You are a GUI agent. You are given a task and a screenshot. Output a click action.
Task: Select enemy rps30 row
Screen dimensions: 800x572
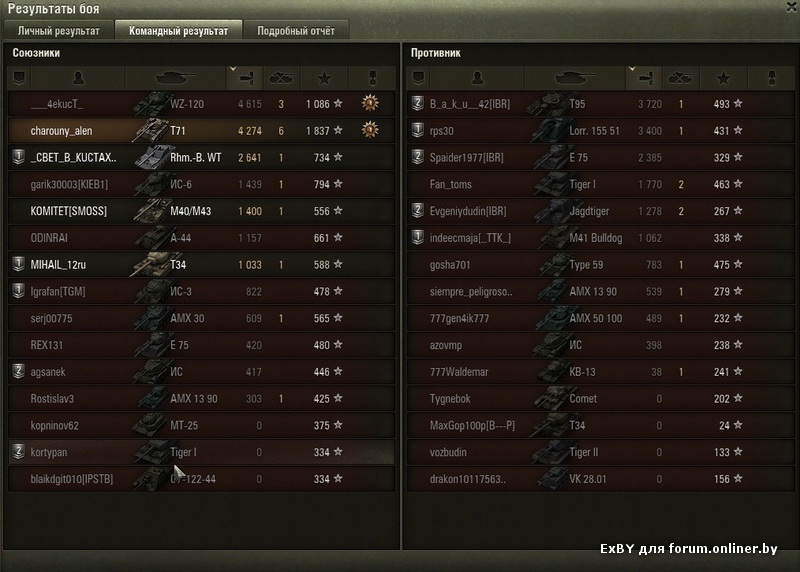[598, 130]
